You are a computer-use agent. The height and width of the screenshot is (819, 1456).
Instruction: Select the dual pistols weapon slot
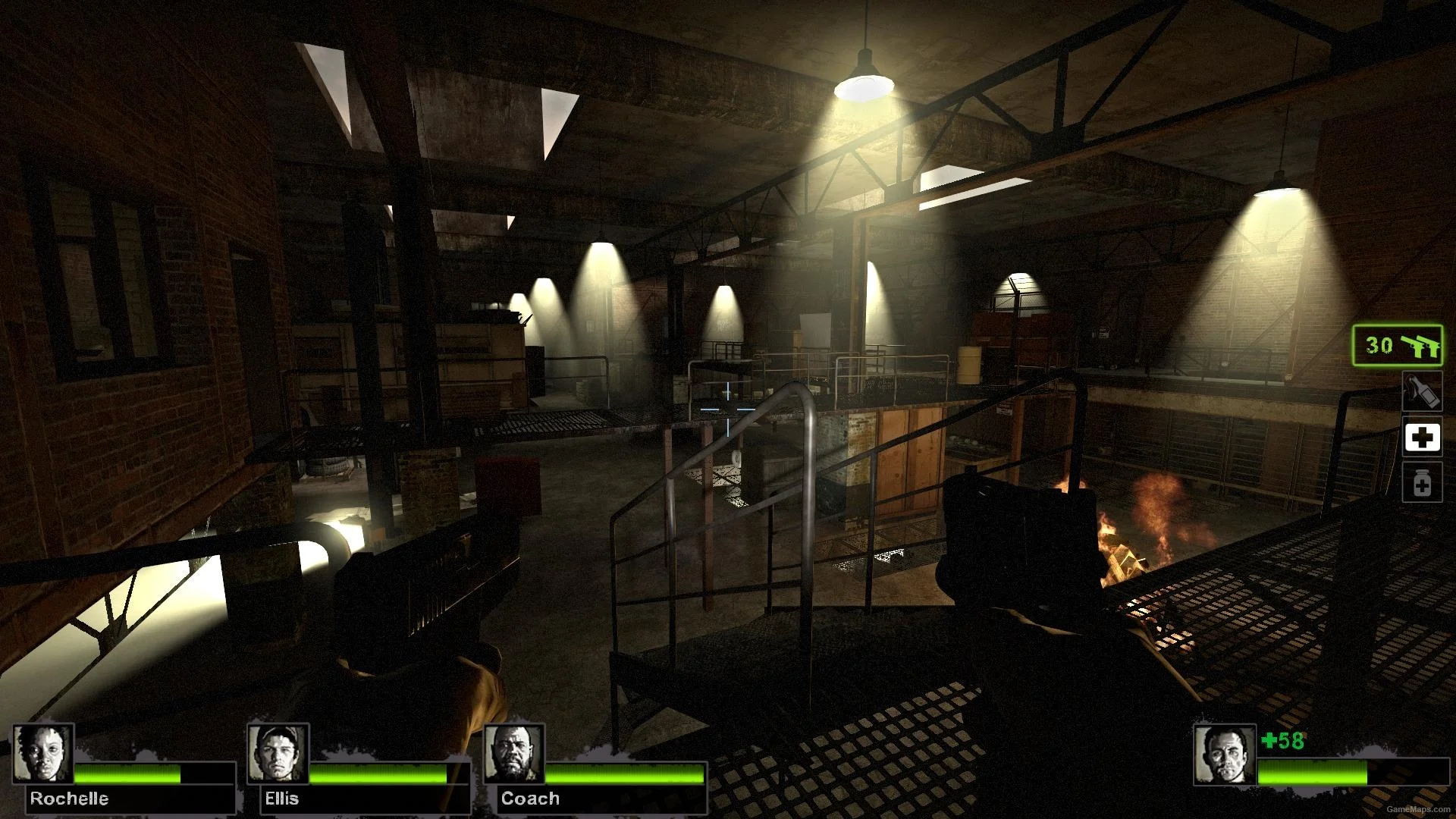click(1398, 346)
